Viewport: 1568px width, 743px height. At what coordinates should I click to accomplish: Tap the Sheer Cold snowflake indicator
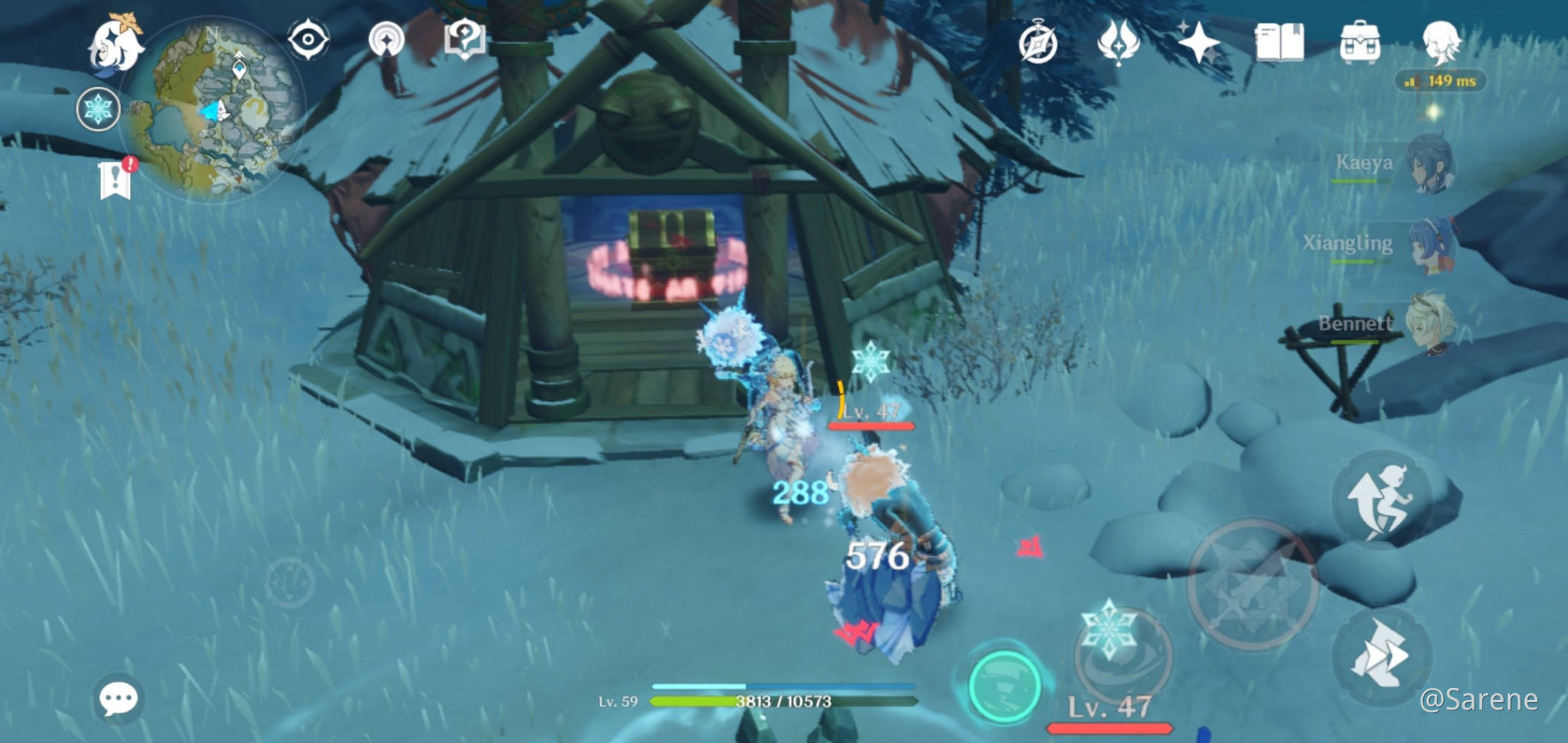click(100, 108)
